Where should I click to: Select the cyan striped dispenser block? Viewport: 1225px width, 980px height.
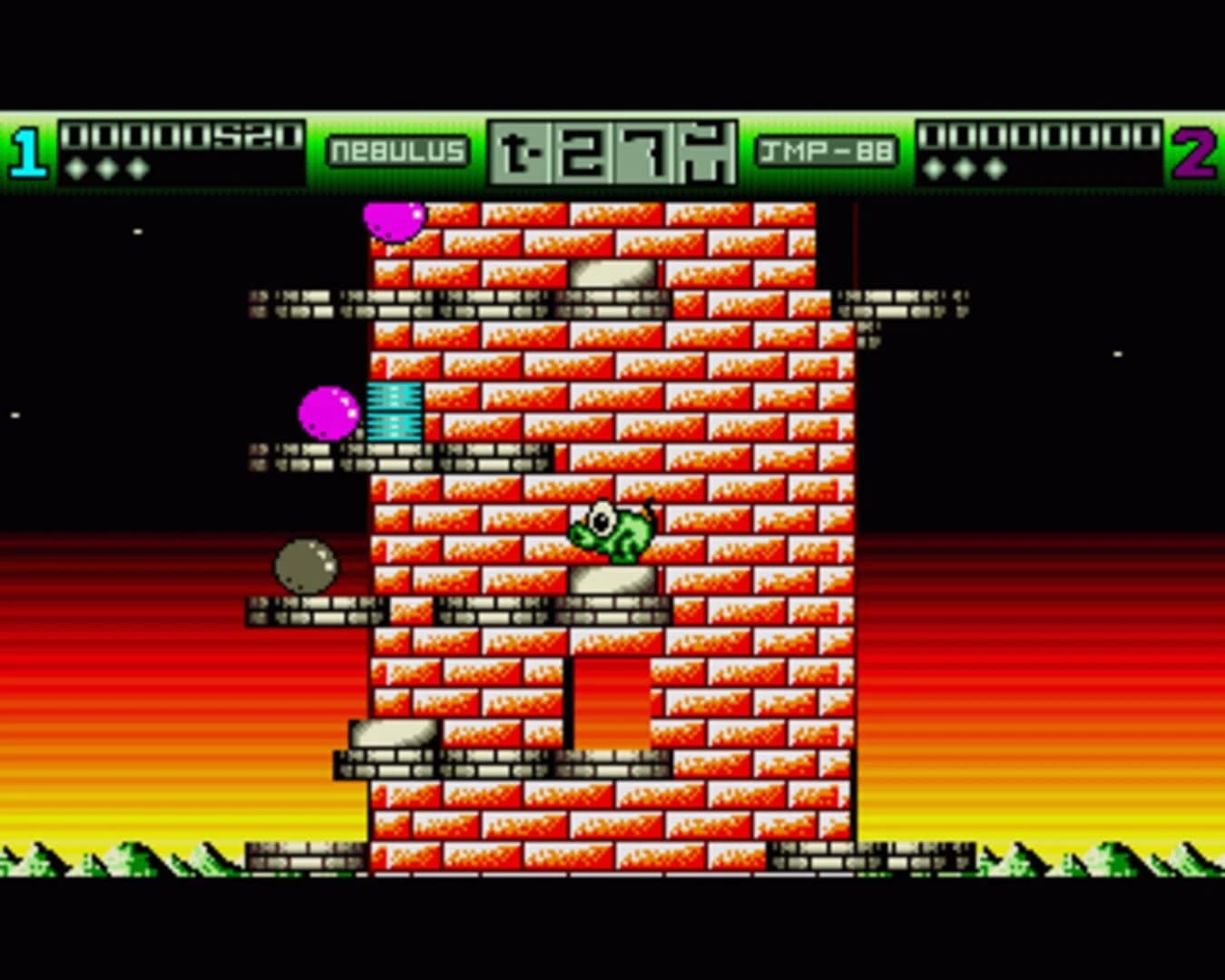392,413
